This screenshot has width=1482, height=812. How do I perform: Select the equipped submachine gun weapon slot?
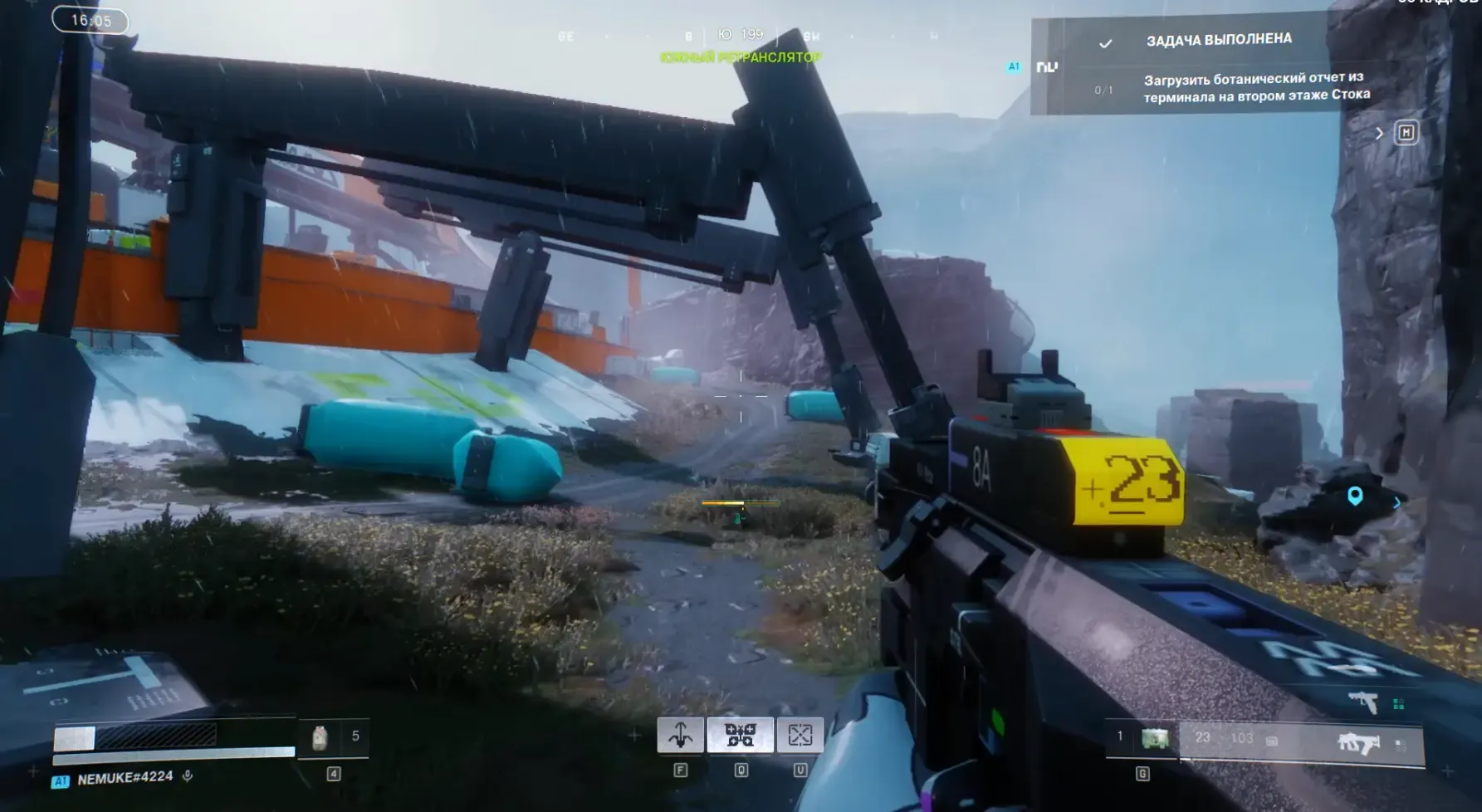[x=1357, y=742]
